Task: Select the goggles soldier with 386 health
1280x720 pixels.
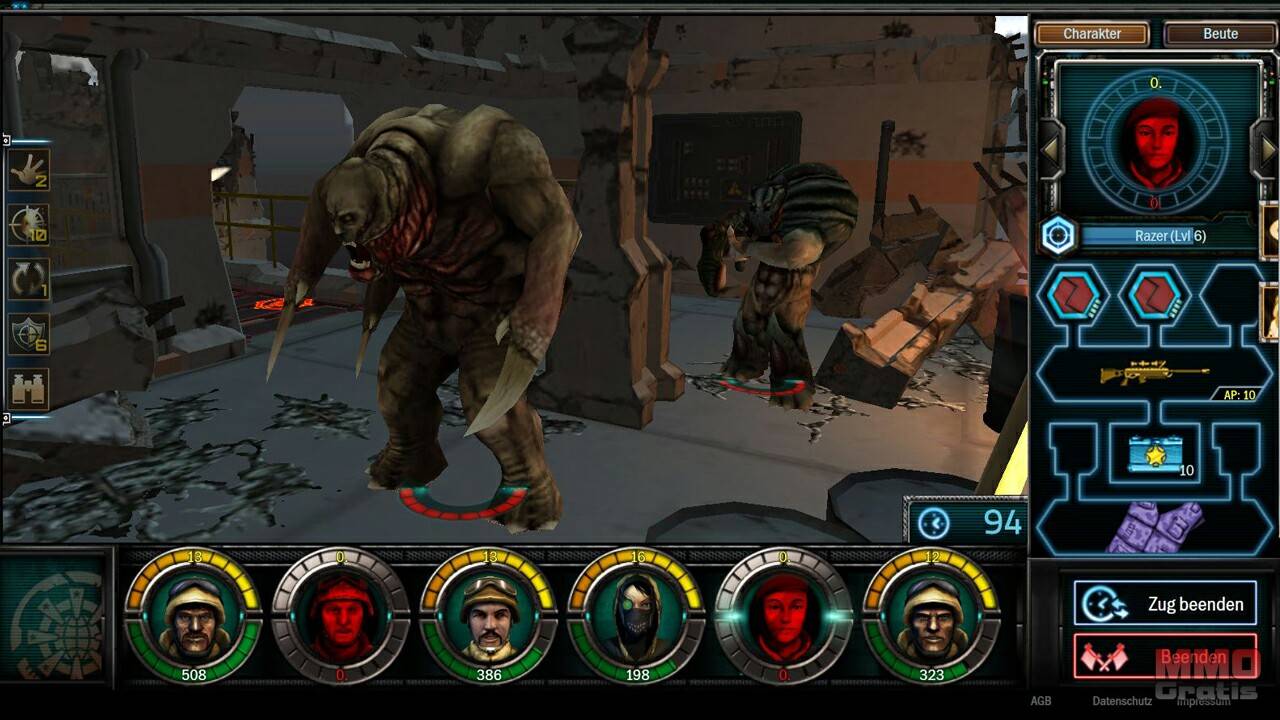Action: tap(488, 617)
